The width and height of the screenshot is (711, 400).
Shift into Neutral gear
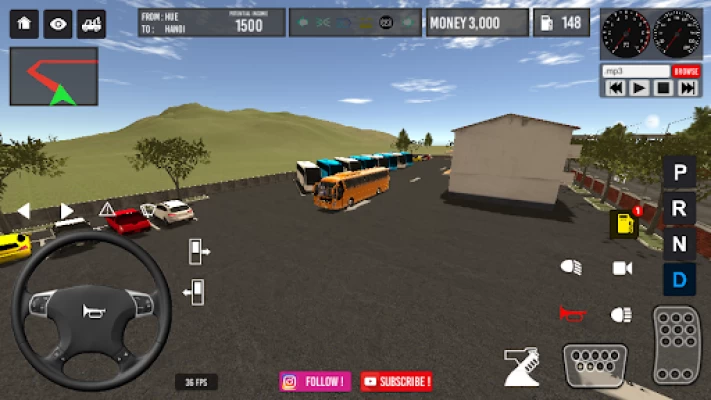[680, 243]
